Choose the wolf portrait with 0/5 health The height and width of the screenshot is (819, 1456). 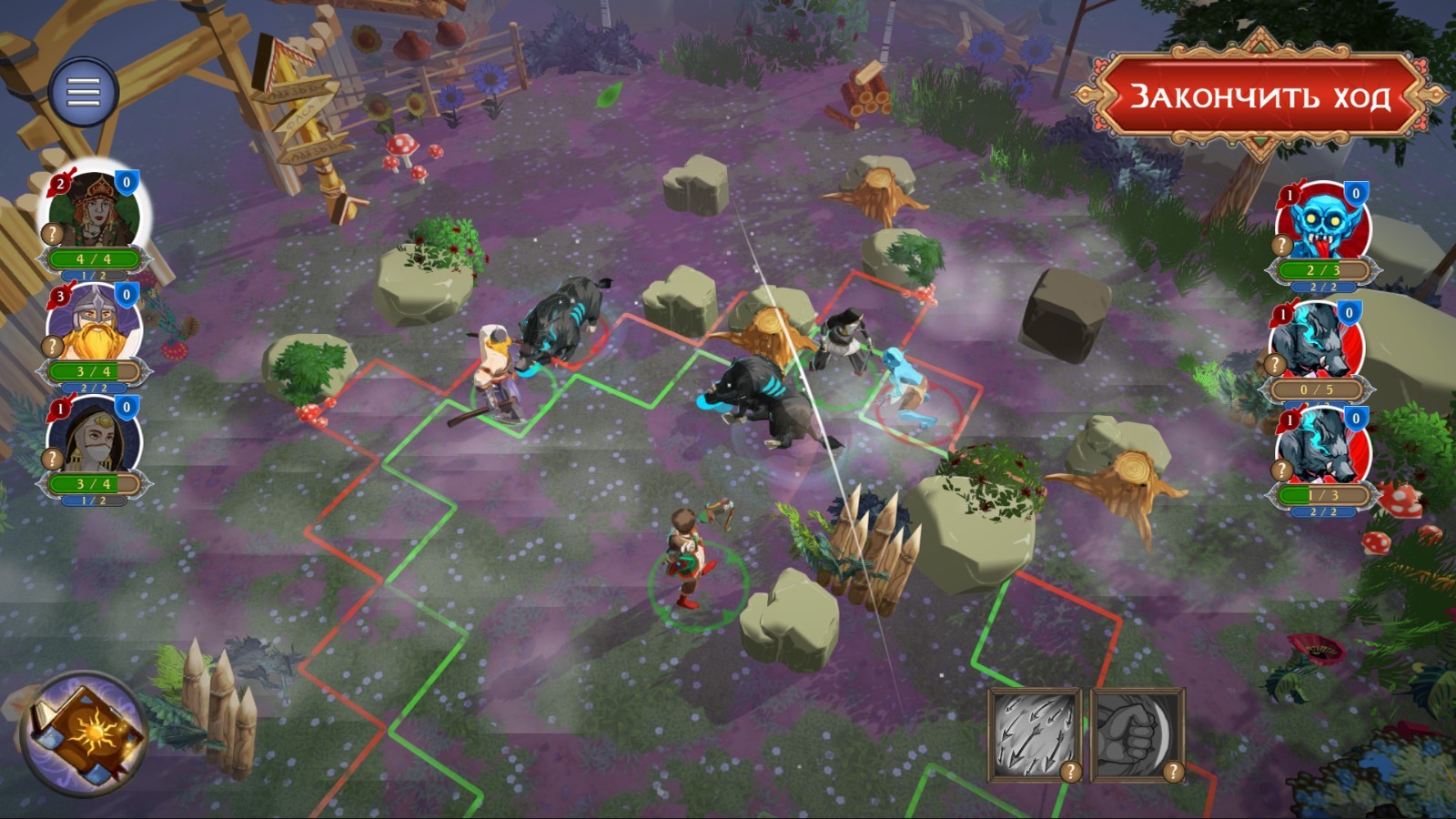tap(1317, 341)
